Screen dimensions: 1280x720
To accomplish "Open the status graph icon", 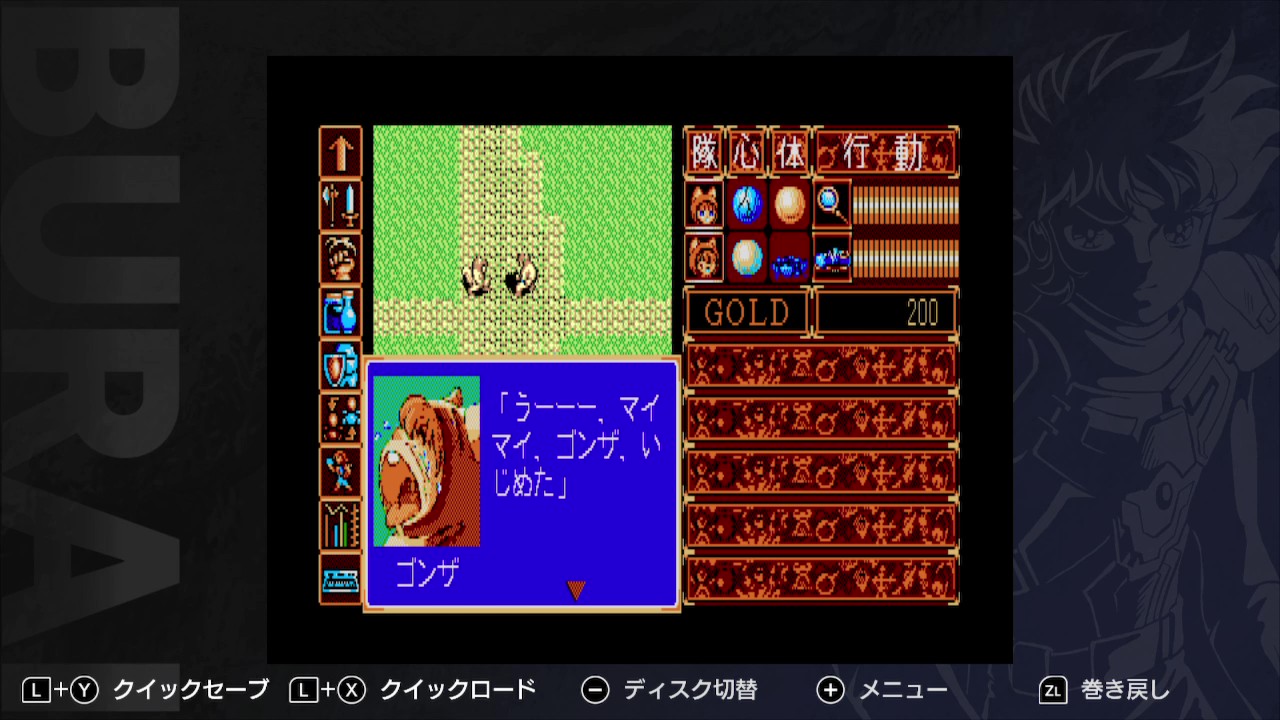I will pyautogui.click(x=340, y=524).
